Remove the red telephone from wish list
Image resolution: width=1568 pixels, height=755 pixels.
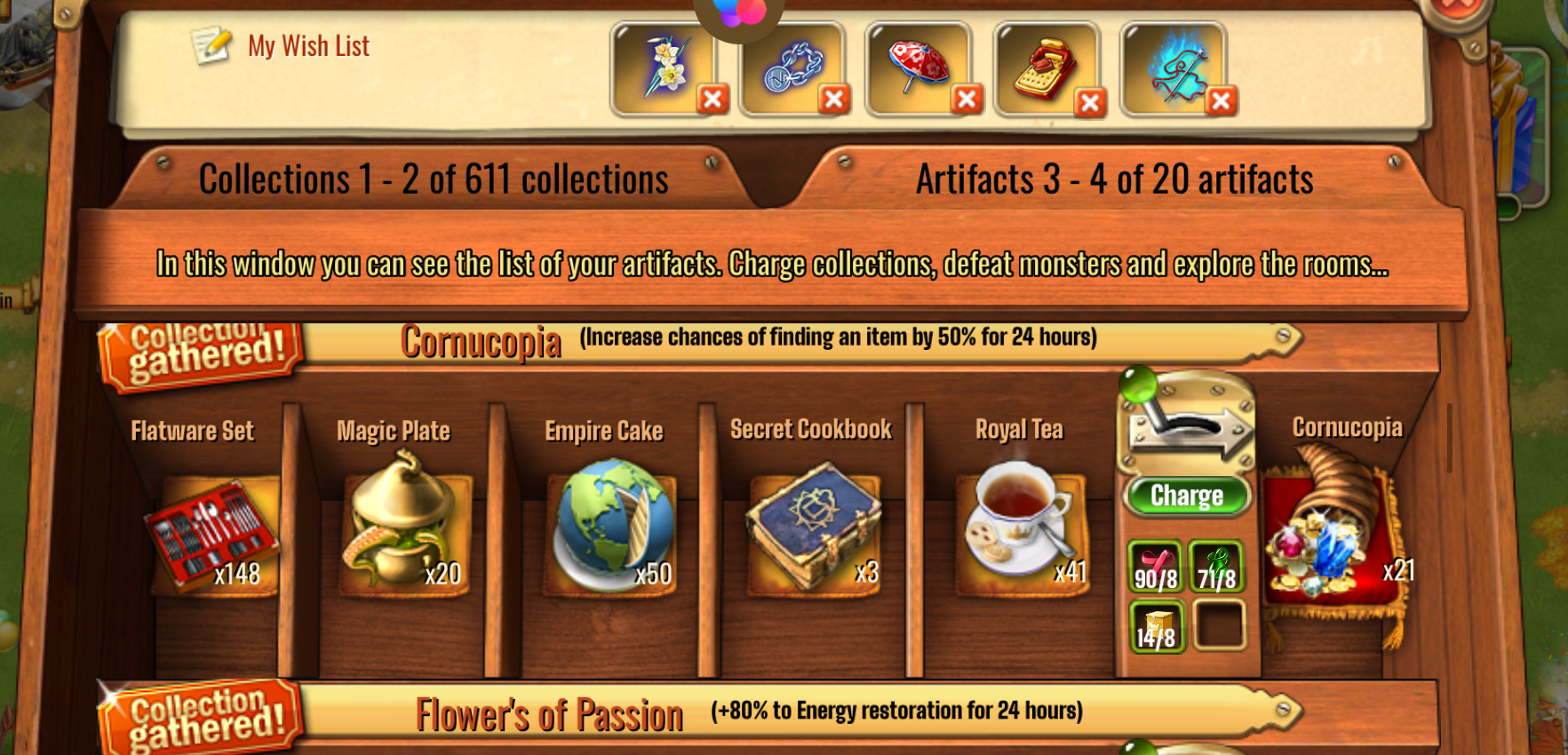tap(1090, 103)
